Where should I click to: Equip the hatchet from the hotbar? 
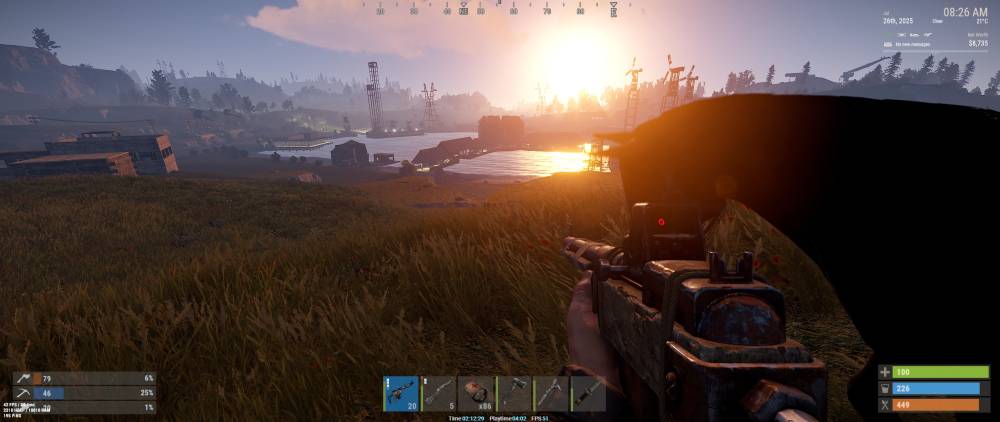513,393
